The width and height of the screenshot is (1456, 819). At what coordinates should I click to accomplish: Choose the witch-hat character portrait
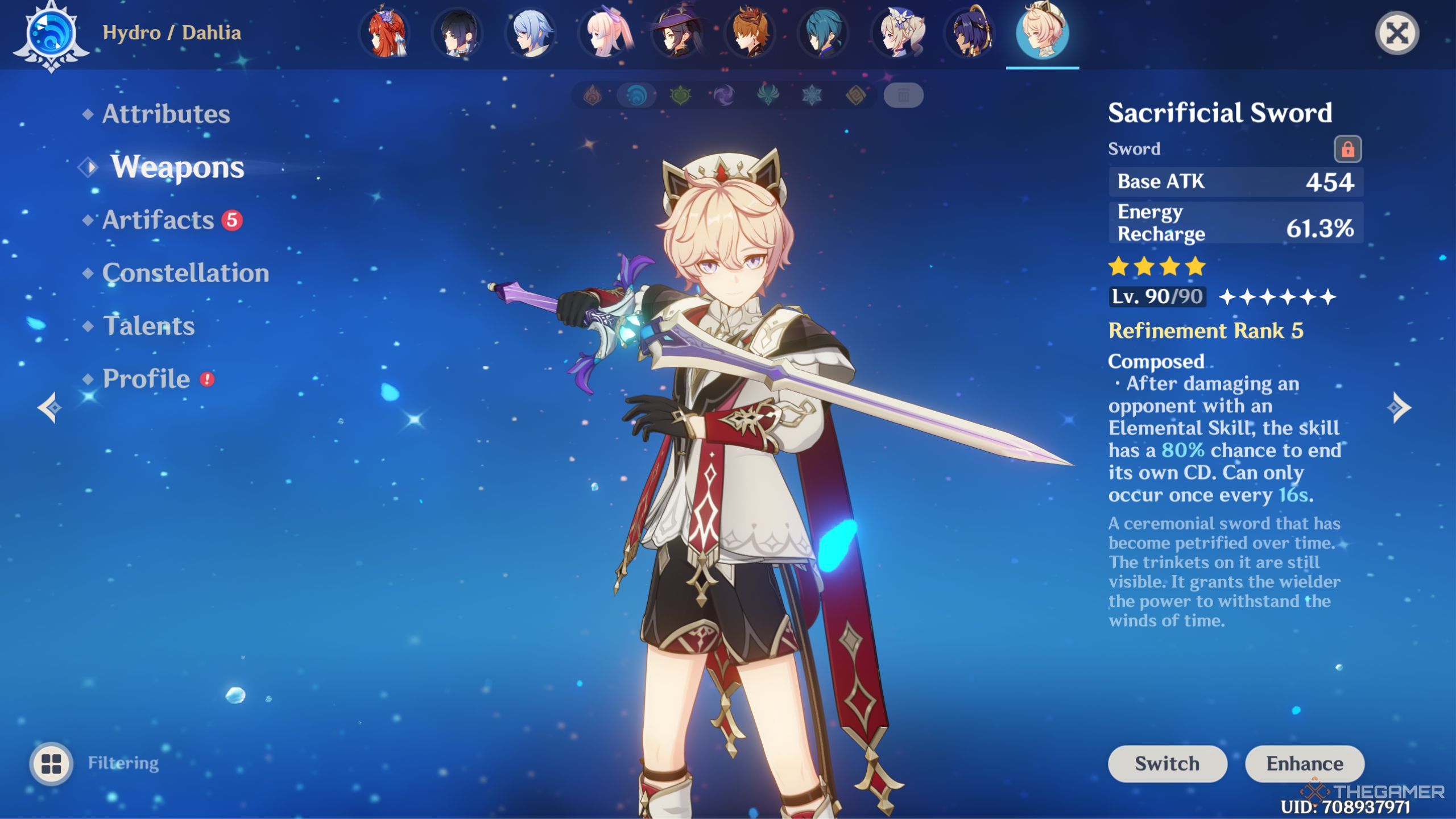[677, 33]
